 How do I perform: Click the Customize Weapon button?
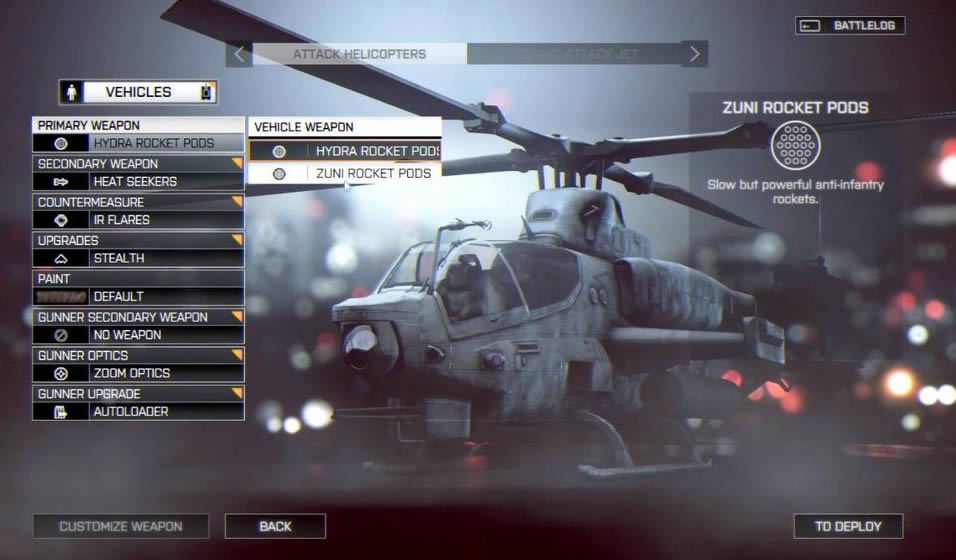click(121, 526)
